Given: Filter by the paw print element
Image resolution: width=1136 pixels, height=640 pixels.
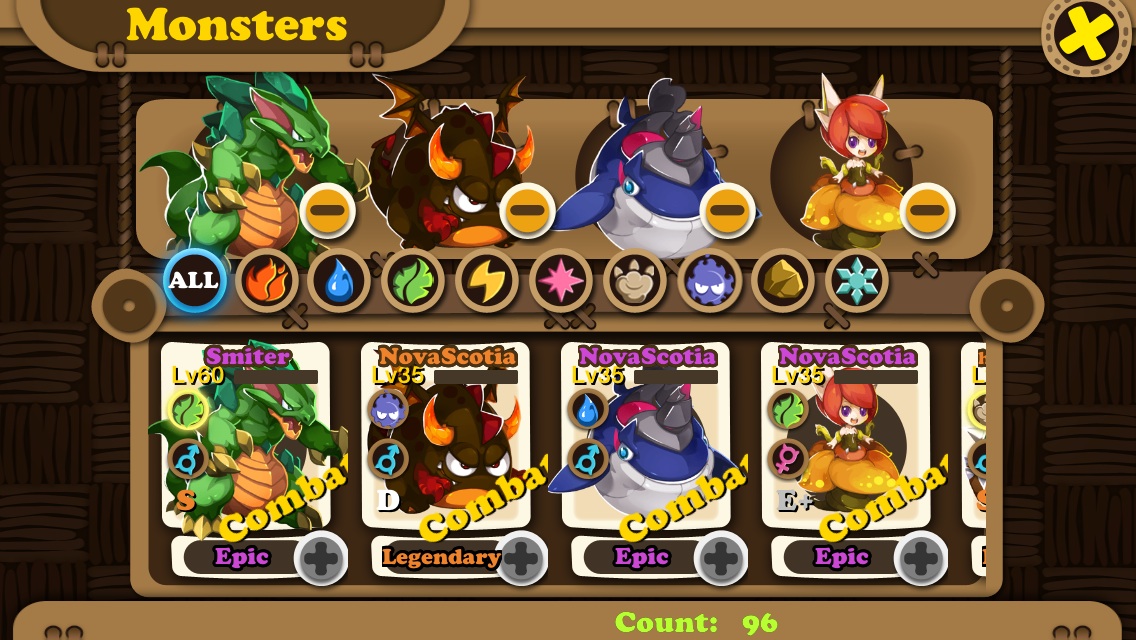Looking at the screenshot, I should pos(635,281).
